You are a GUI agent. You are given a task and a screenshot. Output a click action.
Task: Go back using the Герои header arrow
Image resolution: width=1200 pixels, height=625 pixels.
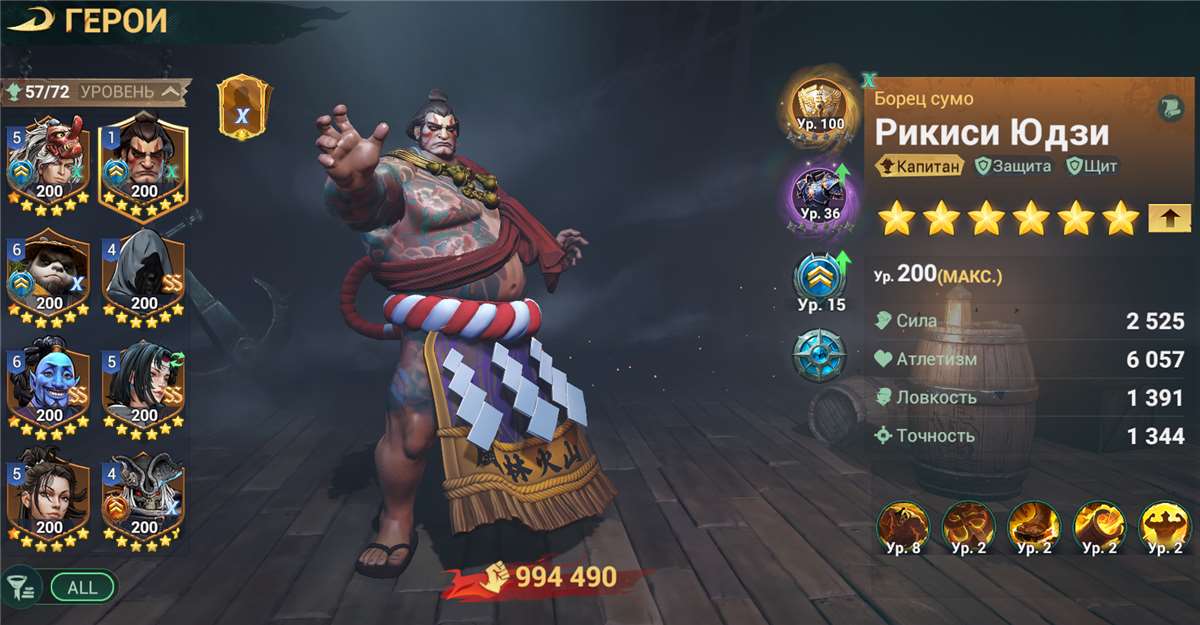(30, 20)
